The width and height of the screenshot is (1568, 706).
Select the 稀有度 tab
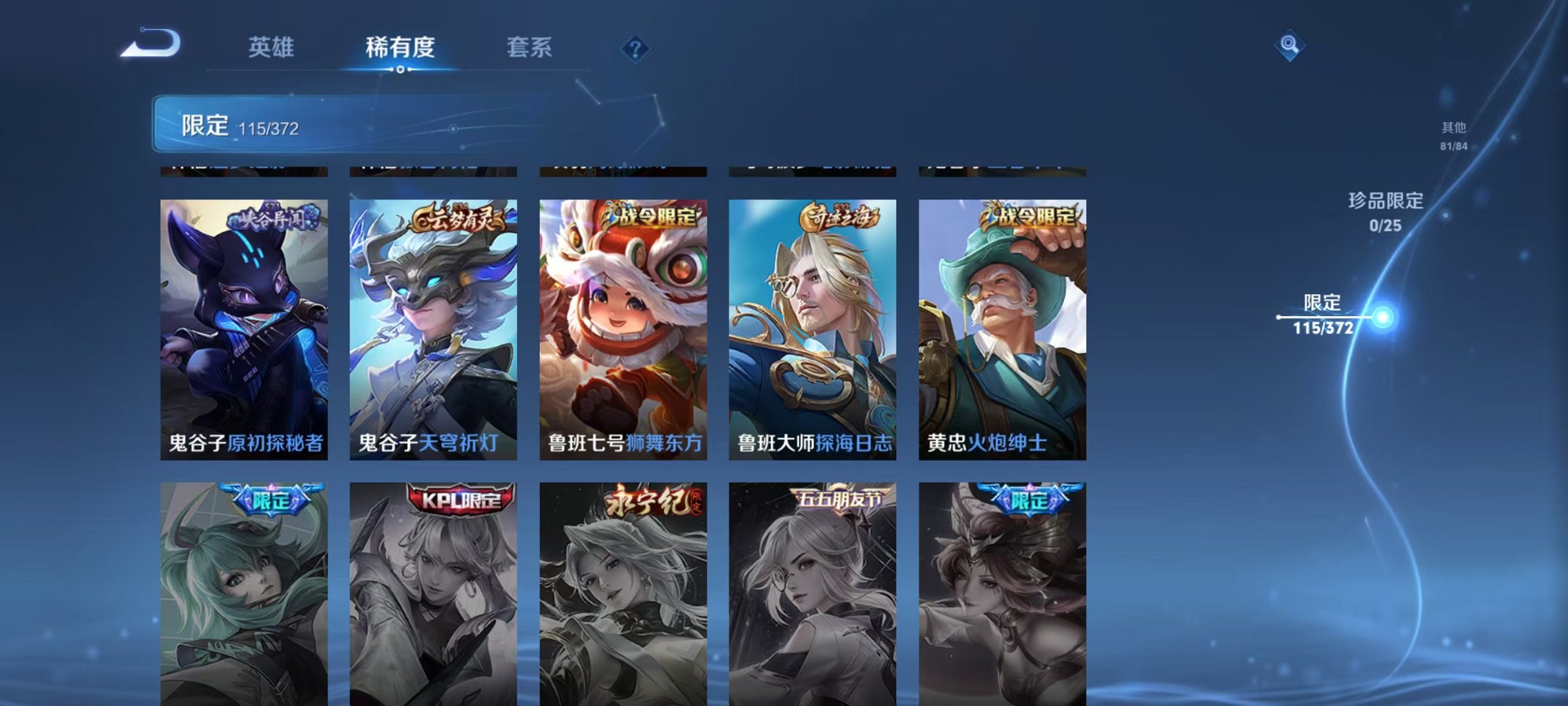[x=402, y=48]
